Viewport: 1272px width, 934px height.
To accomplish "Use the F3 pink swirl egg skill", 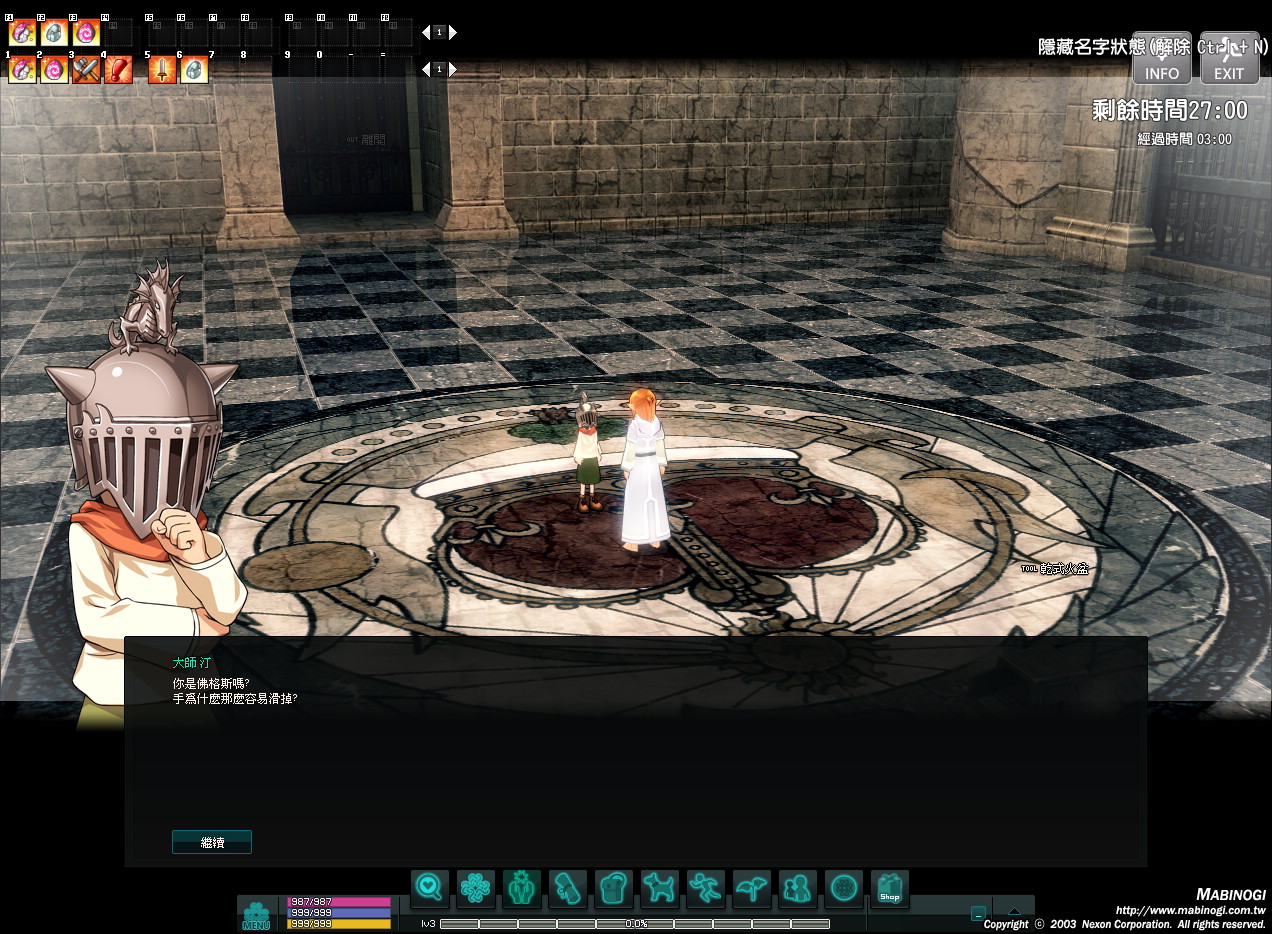I will (86, 33).
